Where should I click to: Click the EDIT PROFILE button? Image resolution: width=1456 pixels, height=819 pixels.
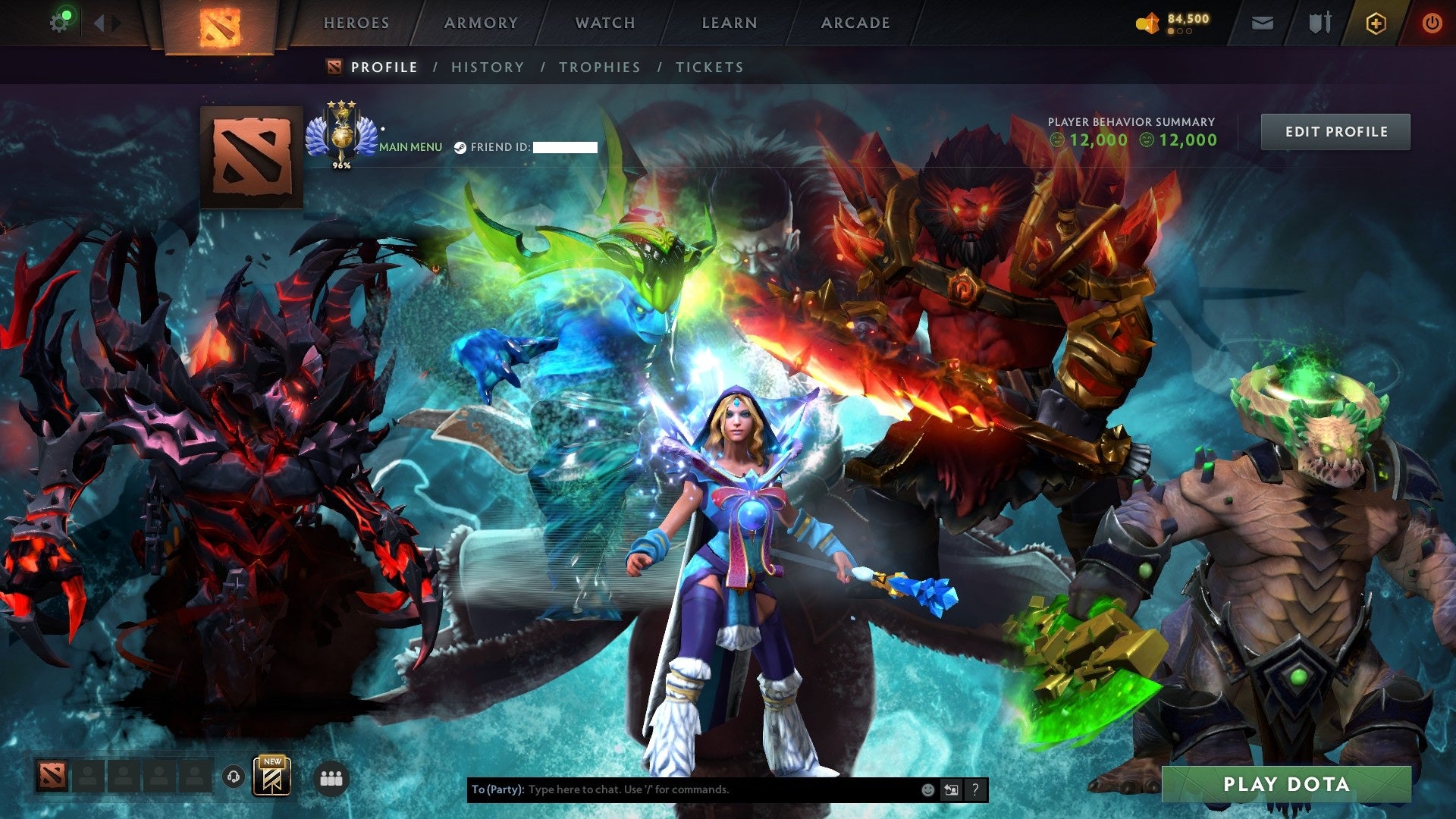(1335, 131)
